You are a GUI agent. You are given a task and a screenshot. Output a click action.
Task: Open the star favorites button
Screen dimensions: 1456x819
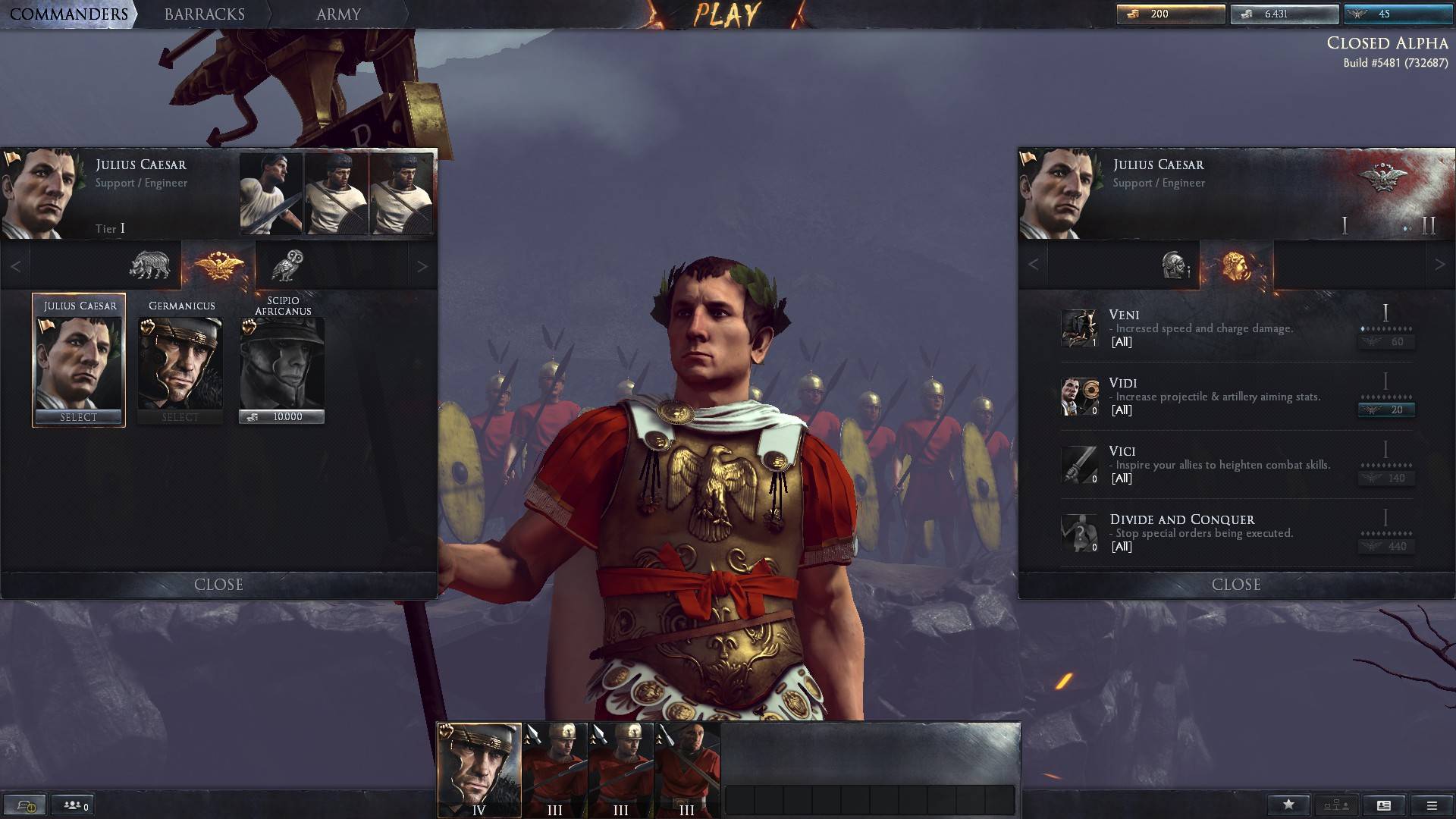point(1288,805)
